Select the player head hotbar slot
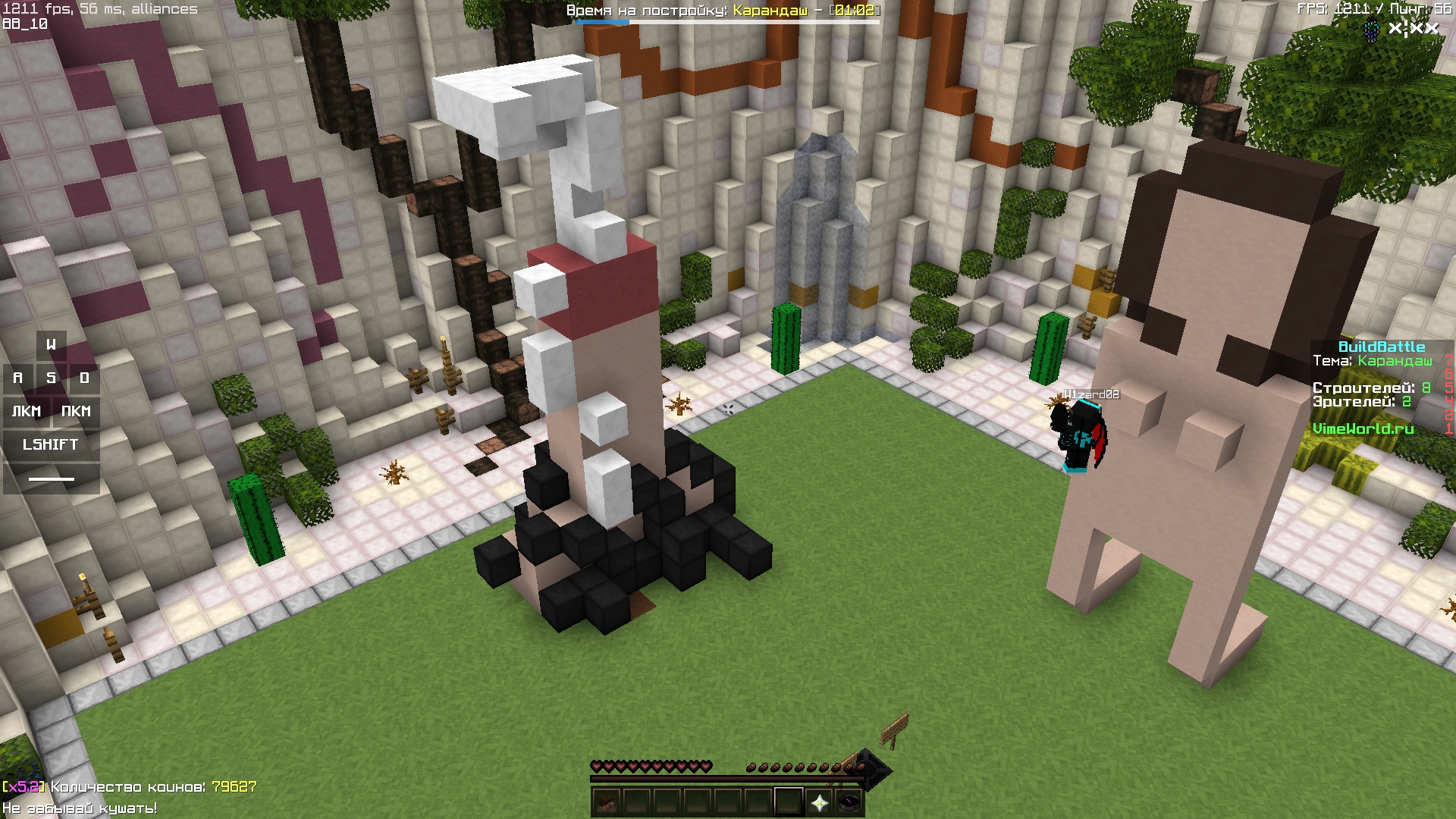This screenshot has height=819, width=1456. tap(606, 802)
